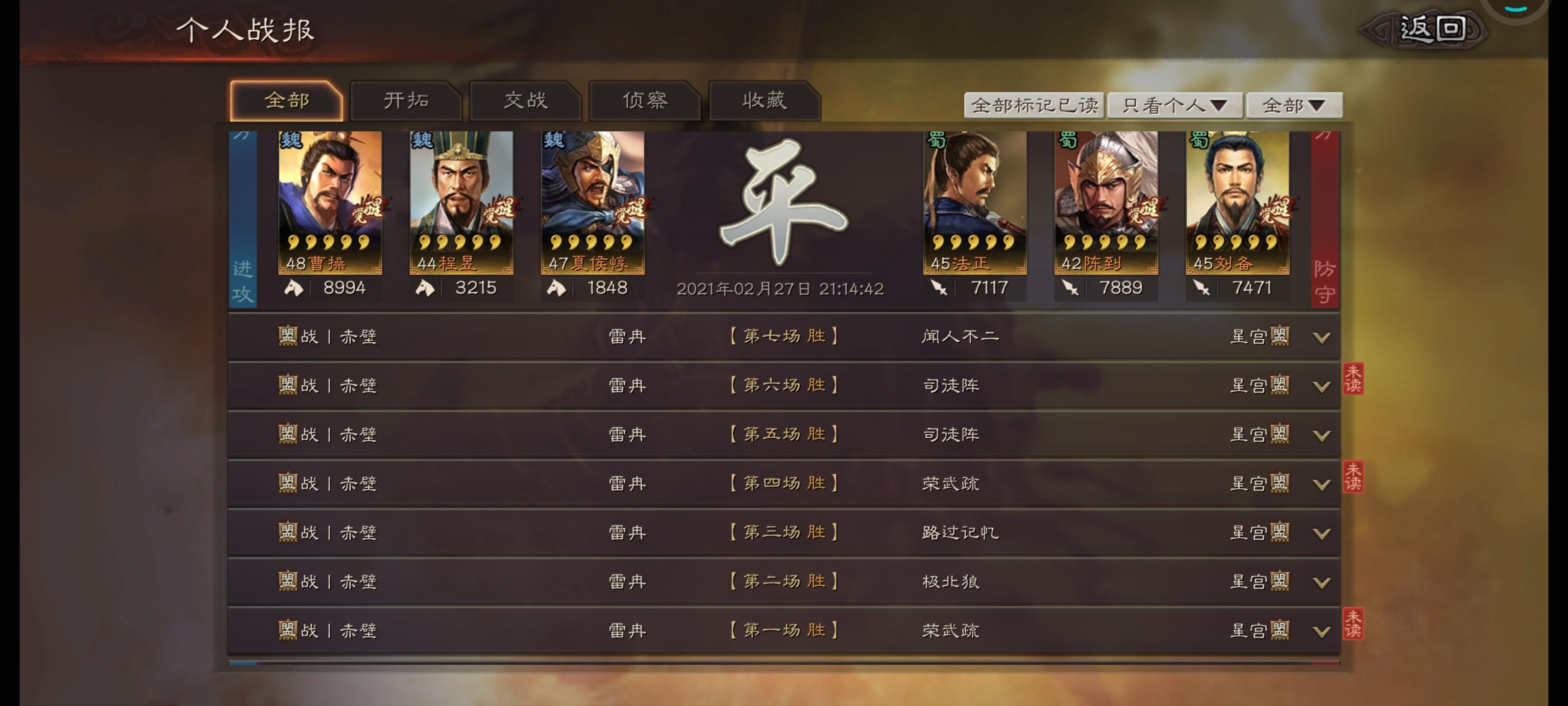Switch to the 交战 tab

tap(526, 101)
